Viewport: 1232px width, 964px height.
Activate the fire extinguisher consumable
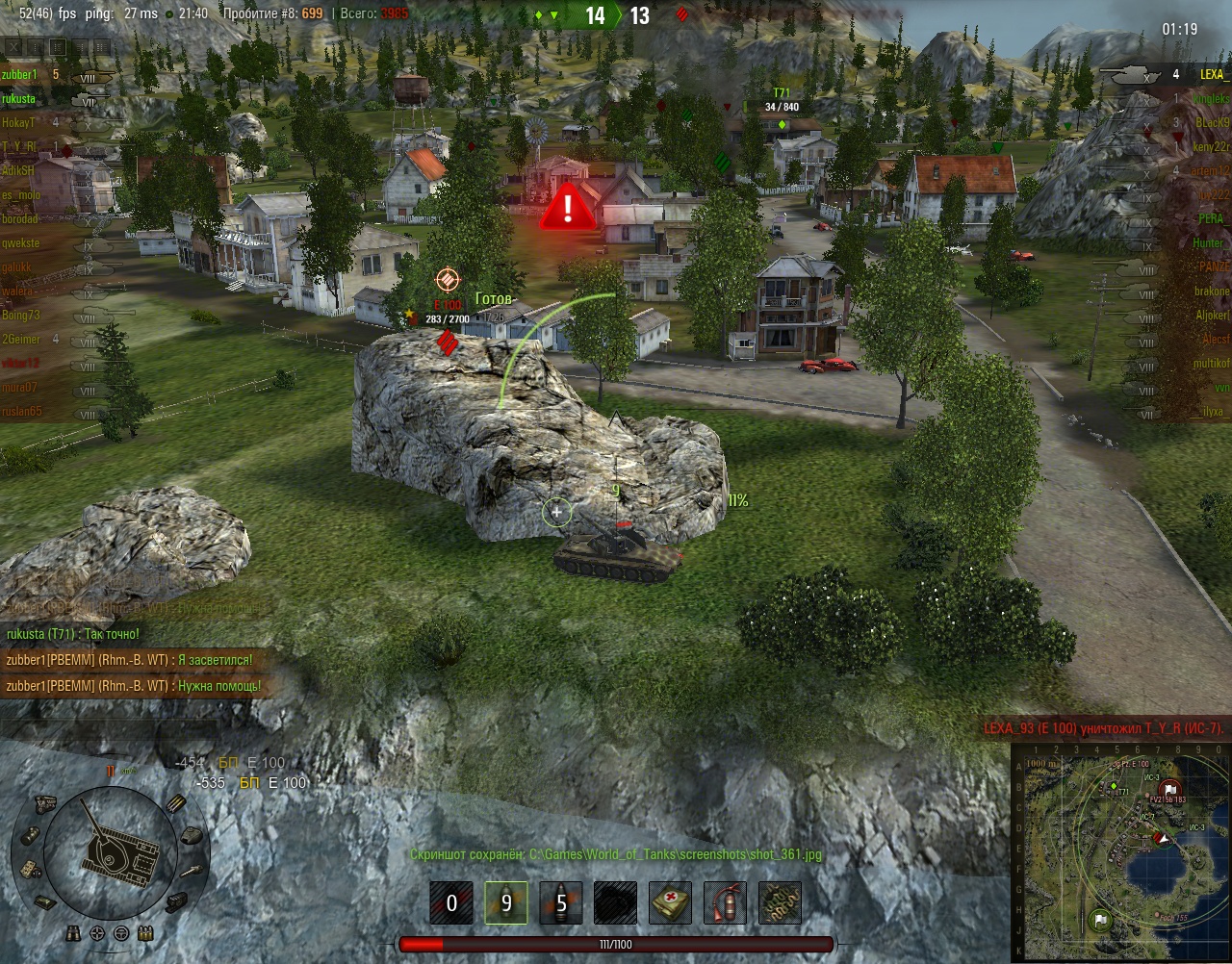tap(725, 903)
